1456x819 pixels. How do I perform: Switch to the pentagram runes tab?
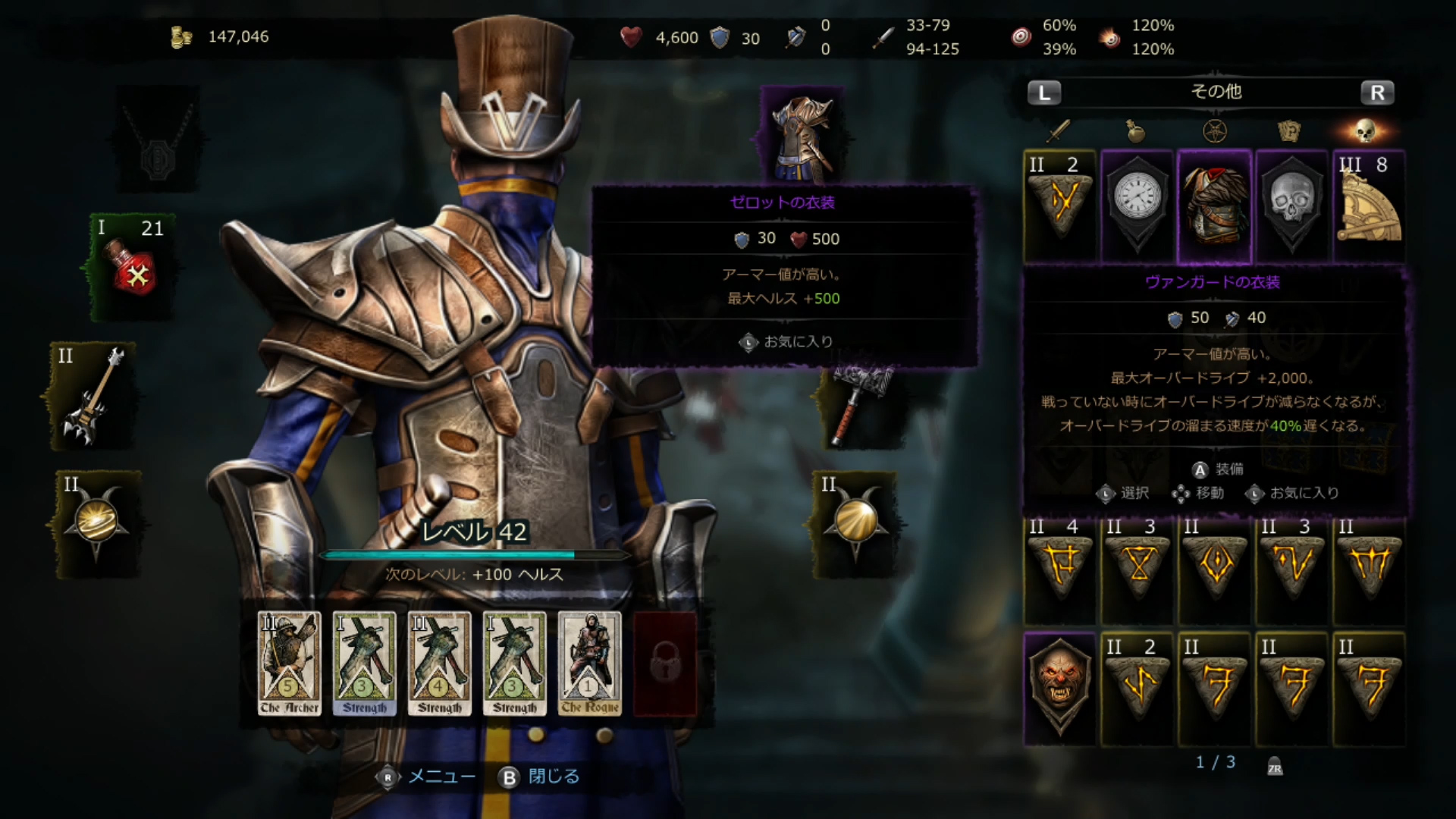point(1215,131)
